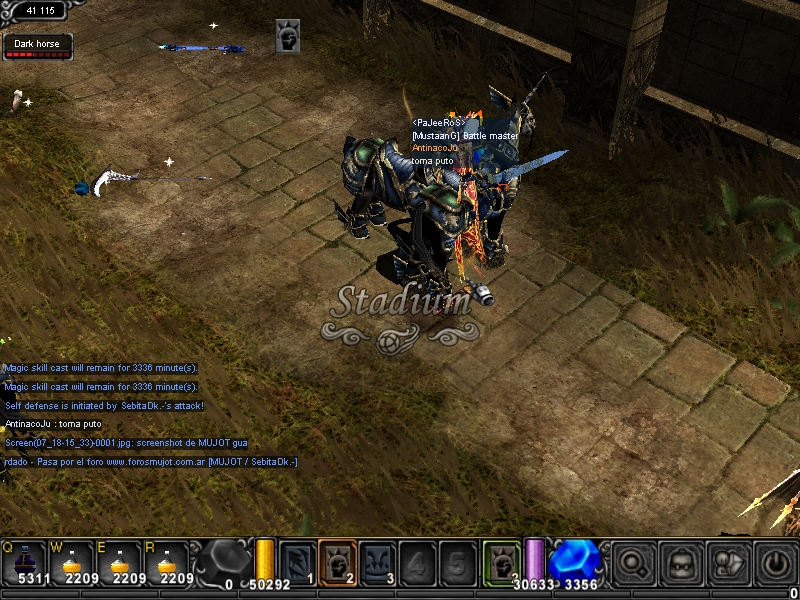This screenshot has height=600, width=800.
Task: Select the claw slash skill in slot 1
Action: (298, 562)
